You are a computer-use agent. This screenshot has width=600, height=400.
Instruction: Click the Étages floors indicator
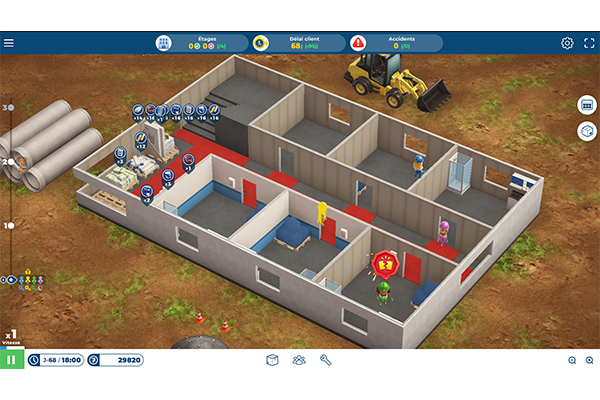[198, 43]
